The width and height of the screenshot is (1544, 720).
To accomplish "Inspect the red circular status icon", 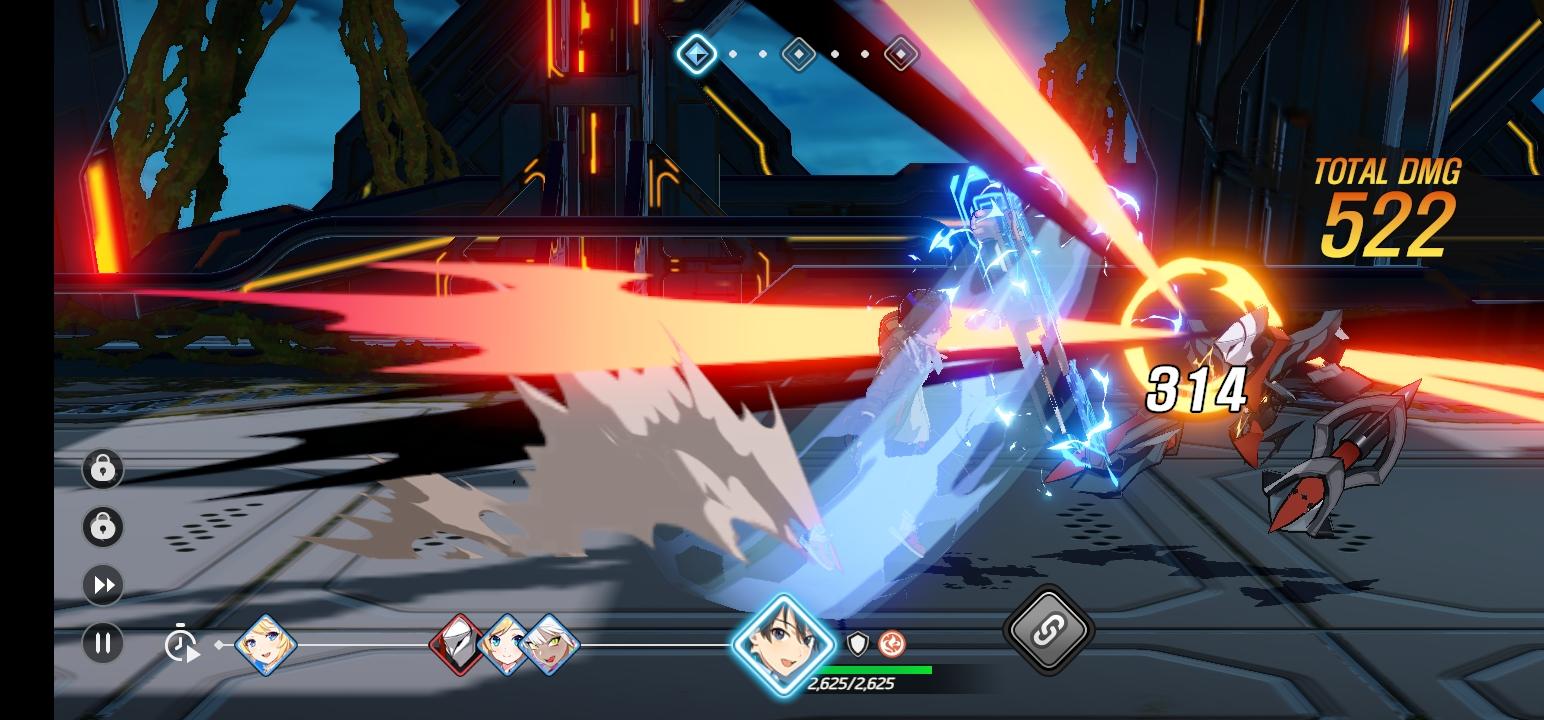I will point(891,644).
